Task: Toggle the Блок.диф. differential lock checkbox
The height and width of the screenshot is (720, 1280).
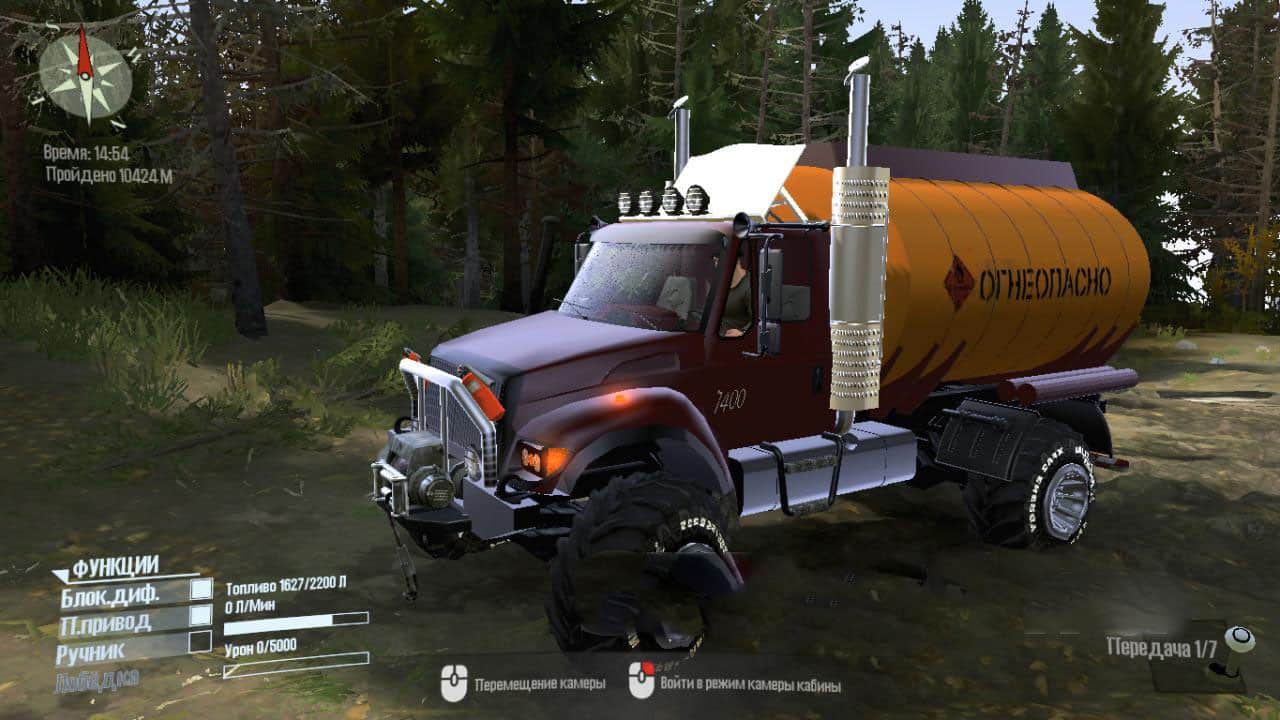Action: [201, 589]
